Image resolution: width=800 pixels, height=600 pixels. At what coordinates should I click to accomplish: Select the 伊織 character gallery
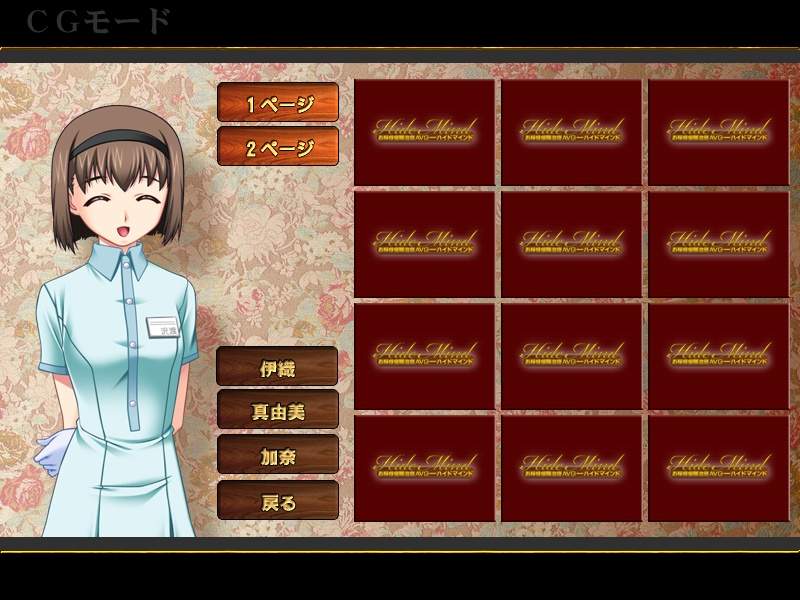pos(278,366)
